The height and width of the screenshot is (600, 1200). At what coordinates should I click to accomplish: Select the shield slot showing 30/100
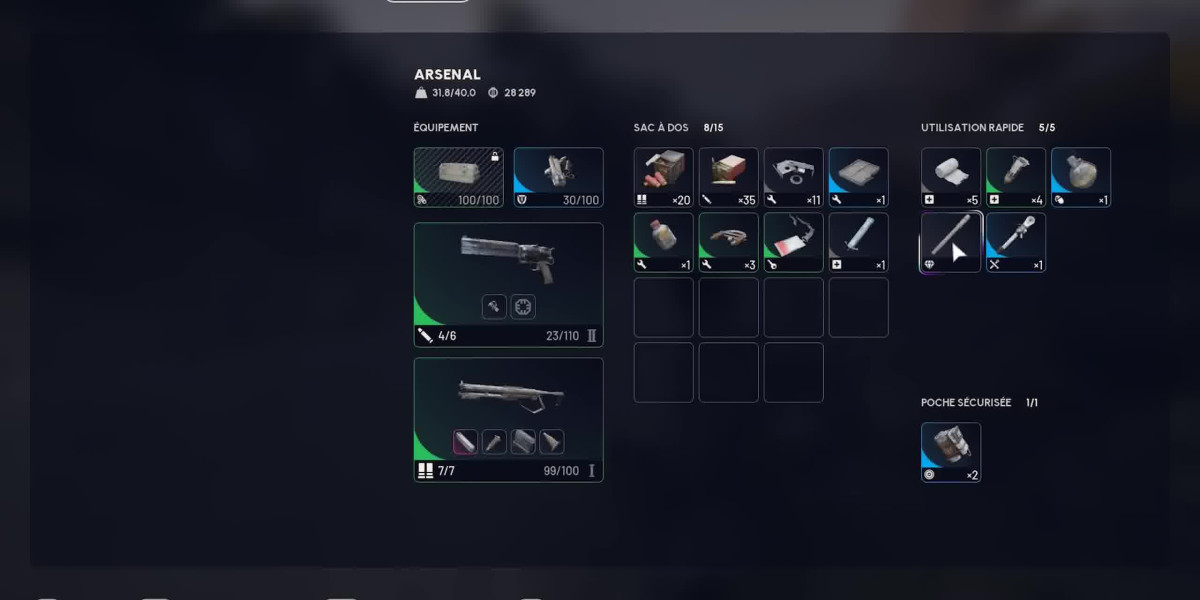tap(558, 177)
